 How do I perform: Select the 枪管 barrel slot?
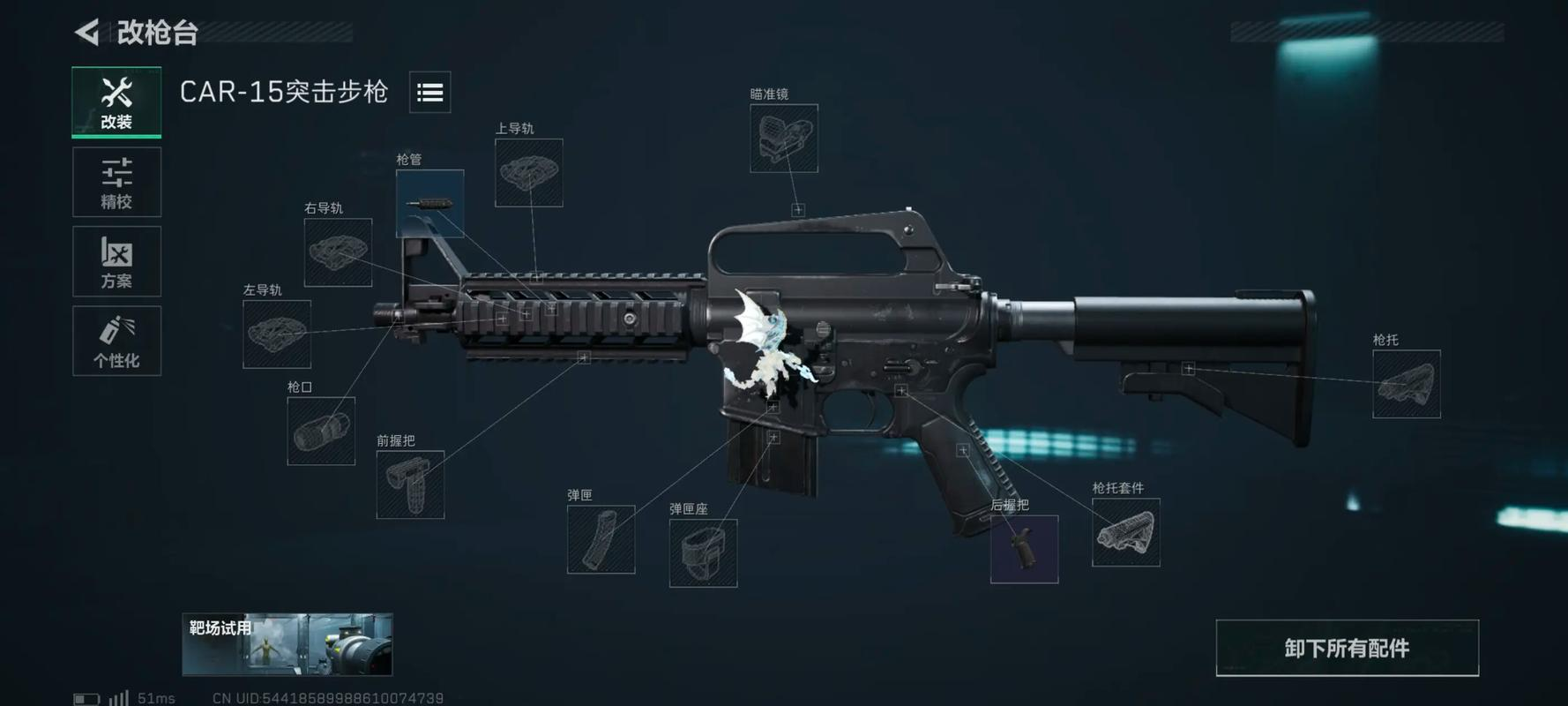429,203
